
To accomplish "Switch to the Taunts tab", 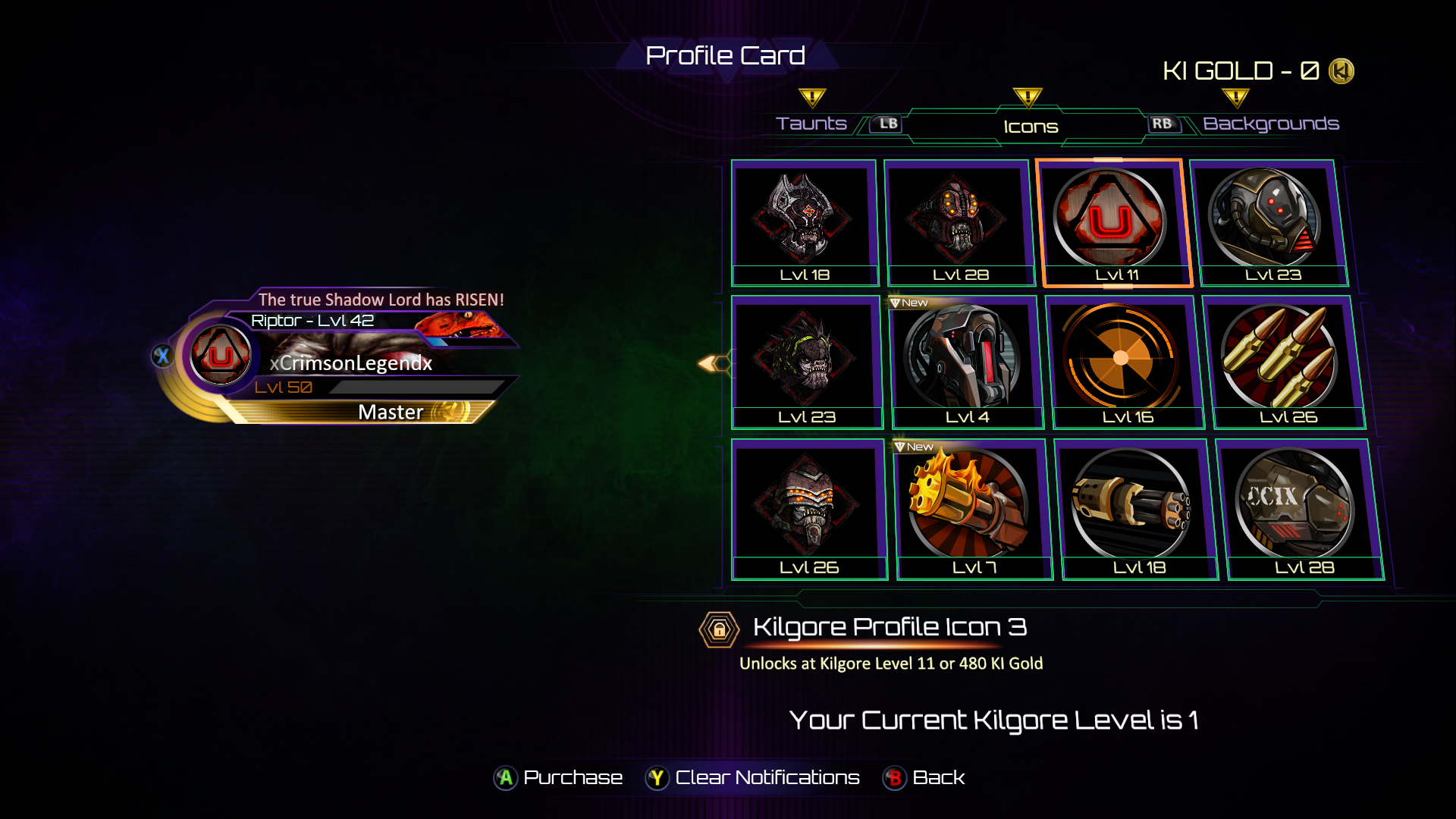I will [x=811, y=124].
